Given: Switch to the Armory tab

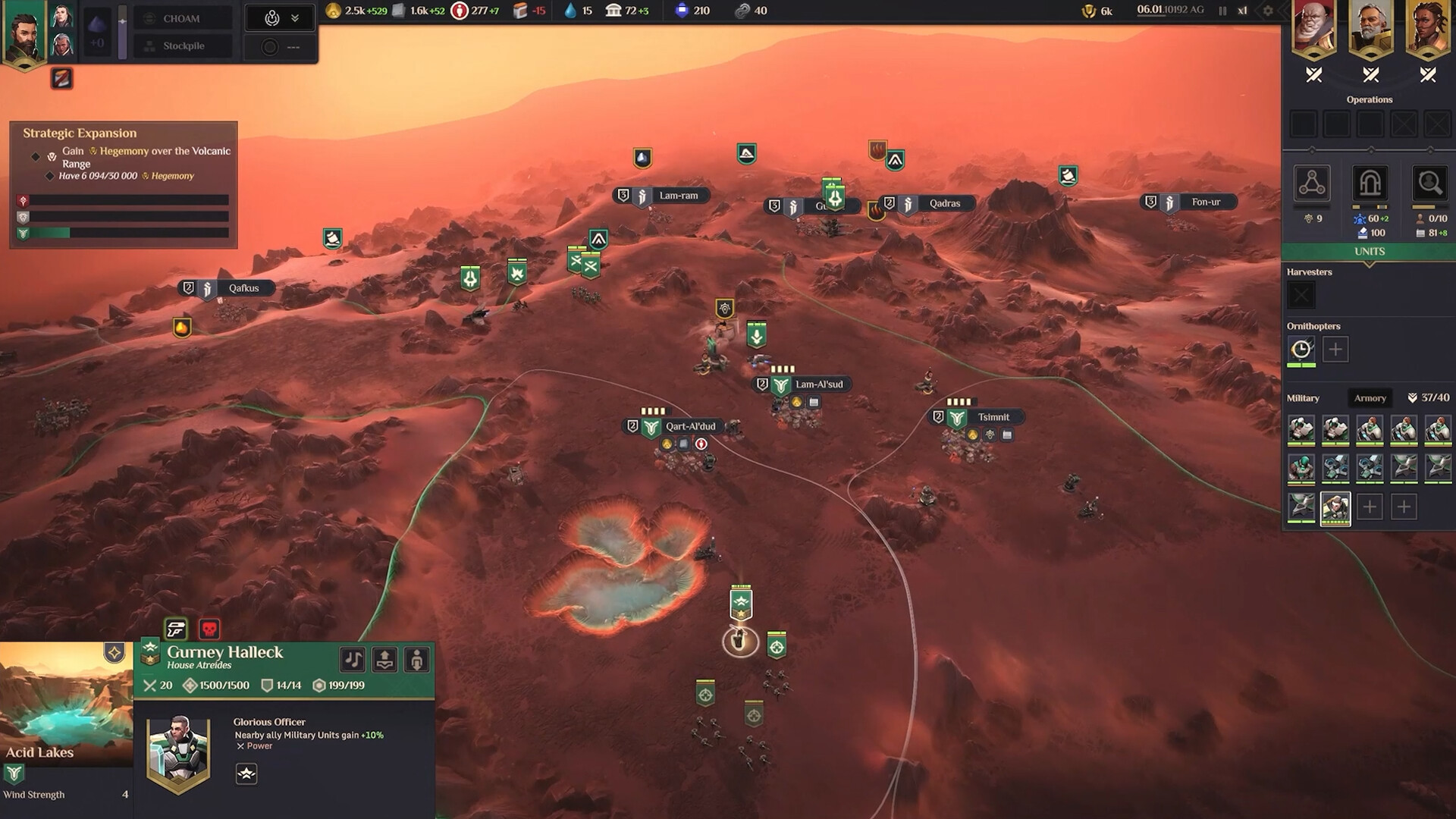Looking at the screenshot, I should coord(1370,397).
